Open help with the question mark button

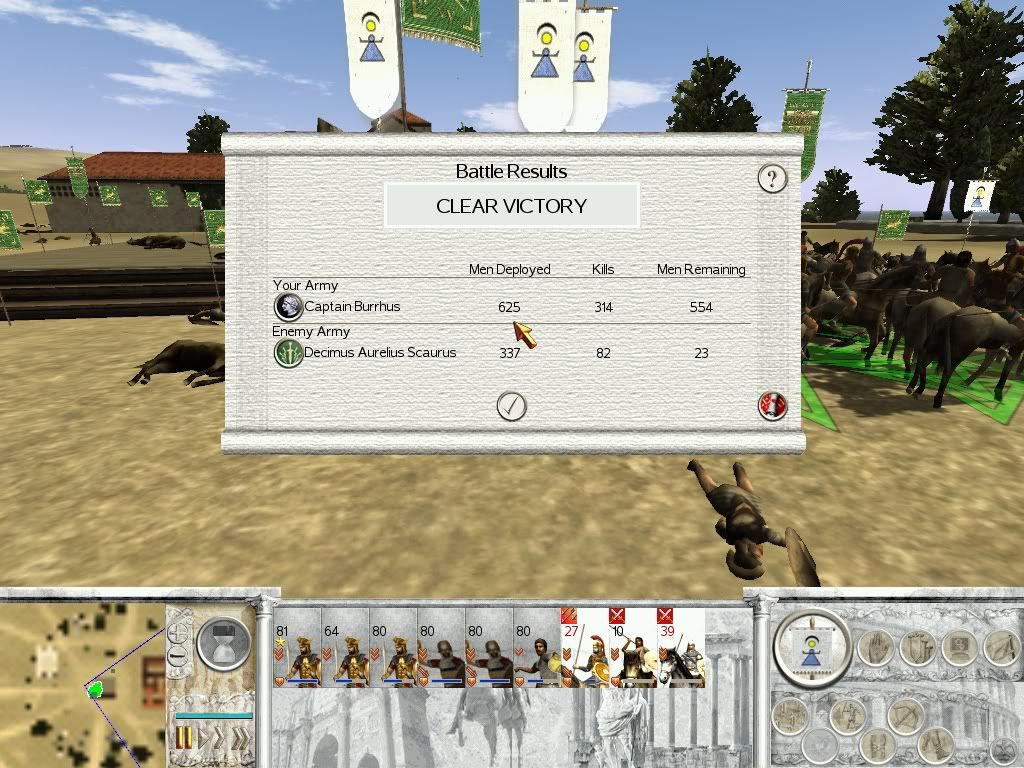(771, 179)
